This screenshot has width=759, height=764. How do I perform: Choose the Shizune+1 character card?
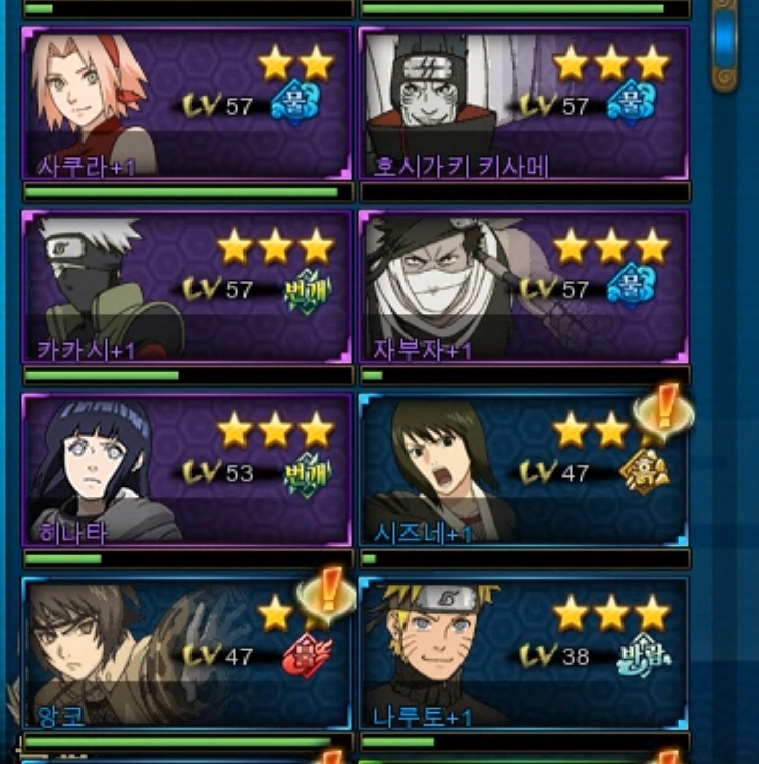[524, 470]
